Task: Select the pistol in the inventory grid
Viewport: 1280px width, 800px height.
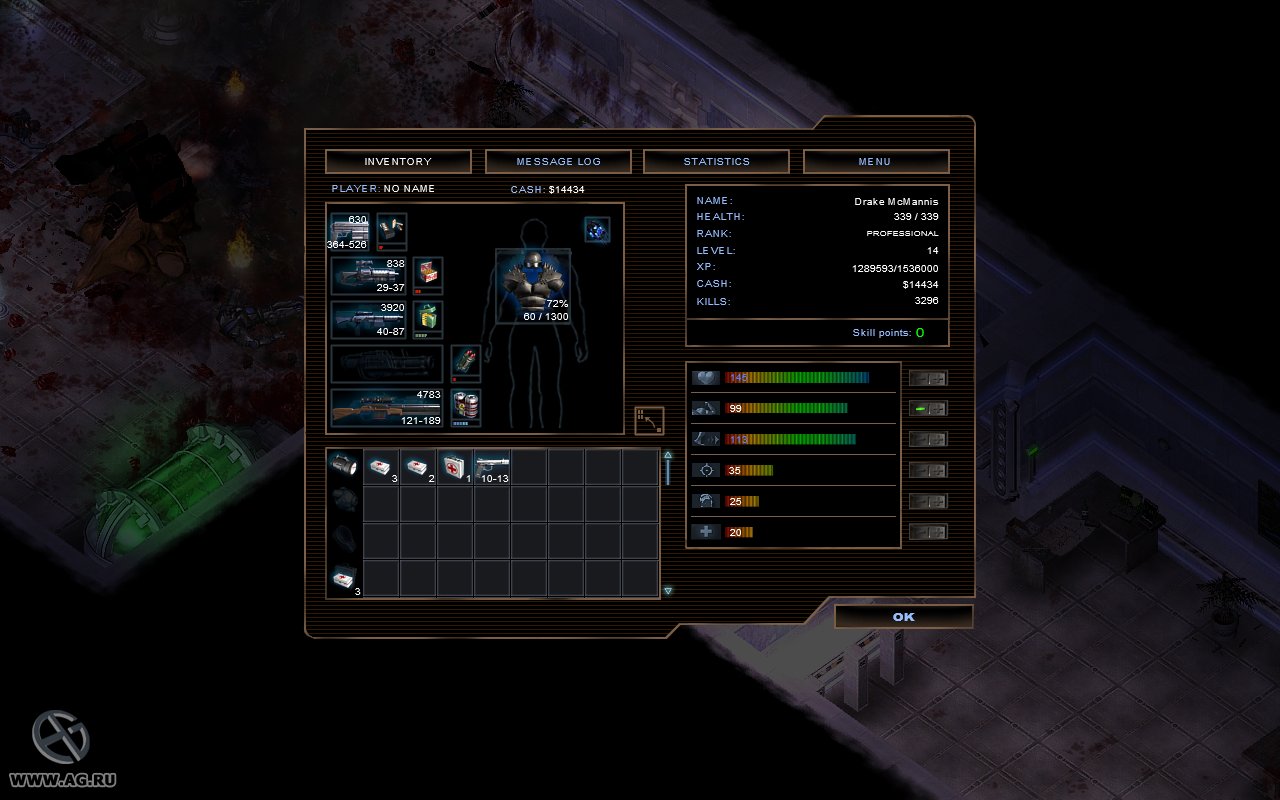Action: [x=491, y=467]
